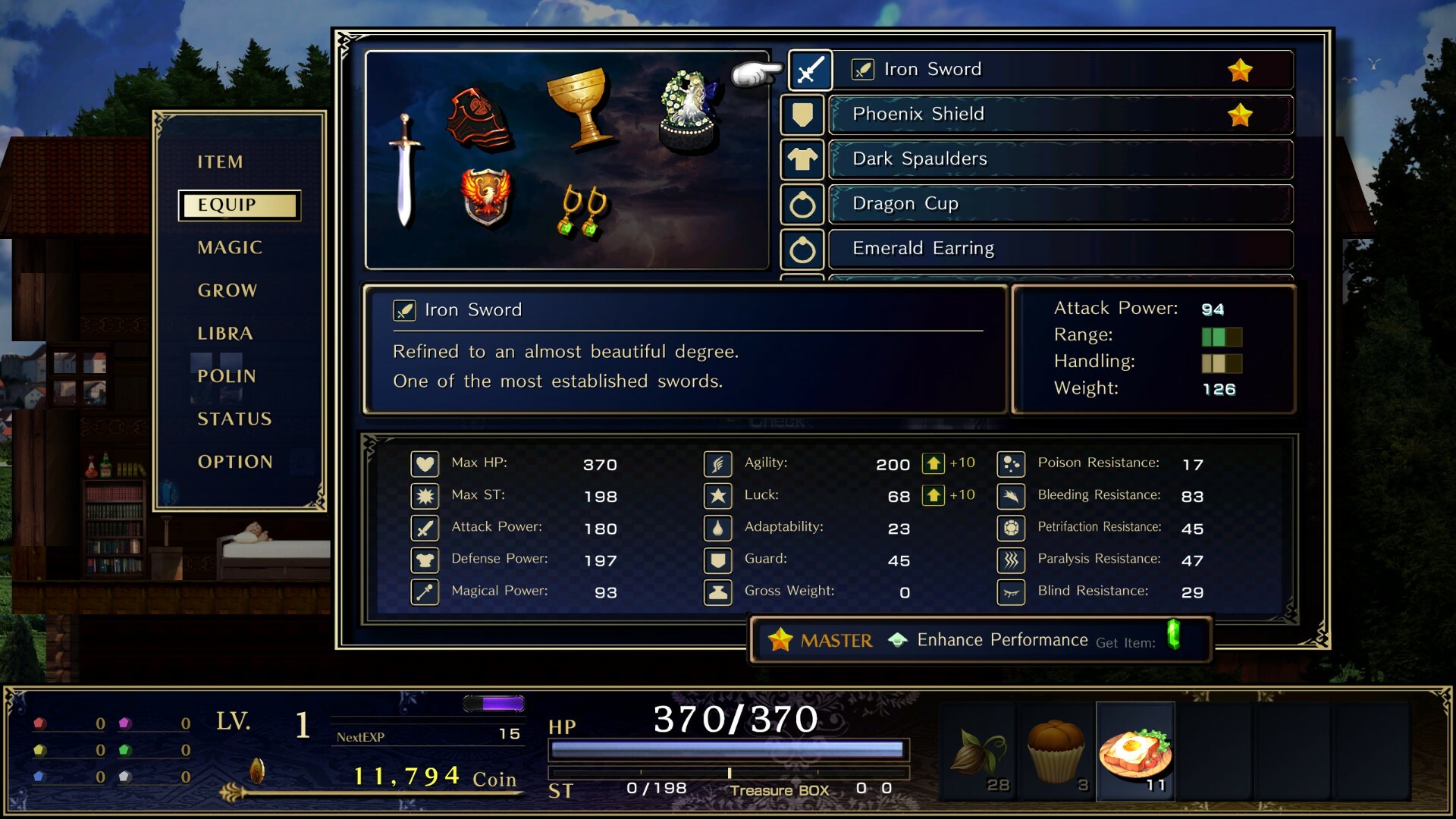Viewport: 1456px width, 819px height.
Task: Toggle the MASTER star indicator
Action: click(780, 639)
